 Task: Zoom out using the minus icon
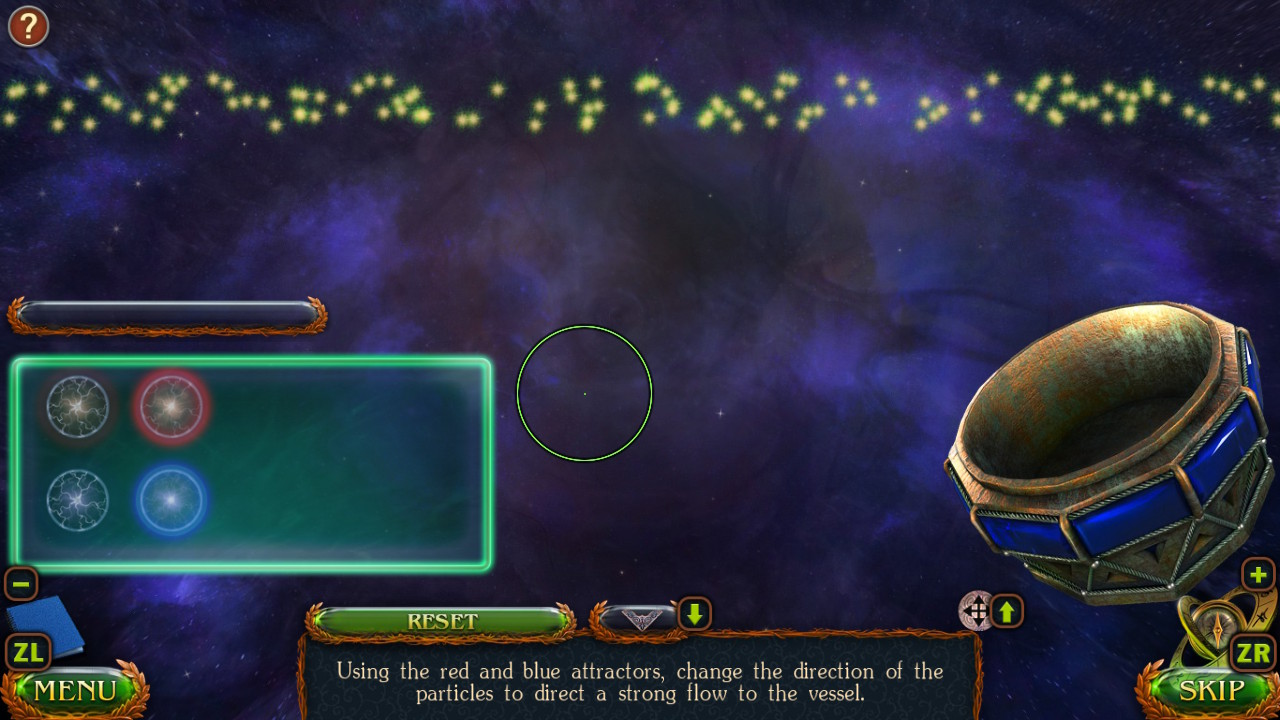pyautogui.click(x=20, y=583)
